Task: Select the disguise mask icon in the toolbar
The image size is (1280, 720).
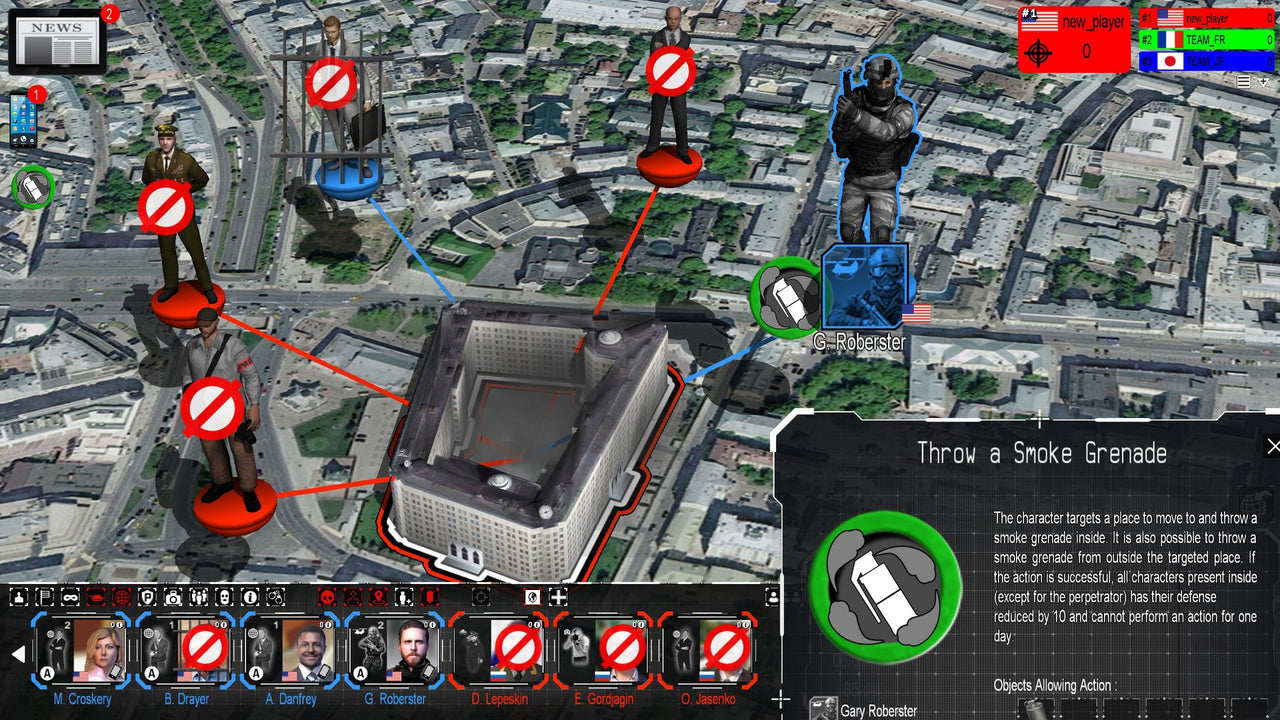Action: point(69,596)
